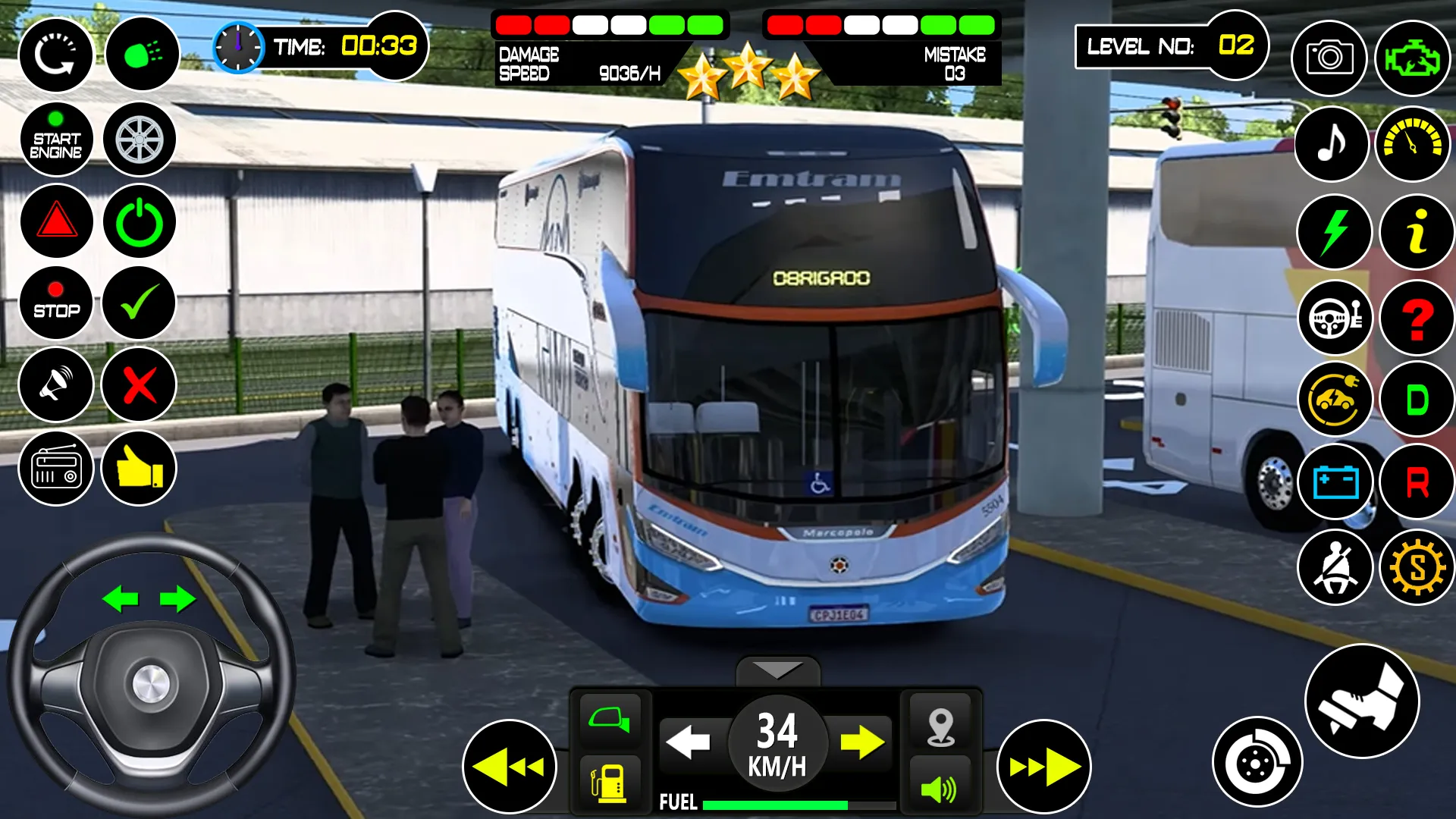Open the map location pin button
Viewport: 1456px width, 819px height.
click(x=940, y=726)
